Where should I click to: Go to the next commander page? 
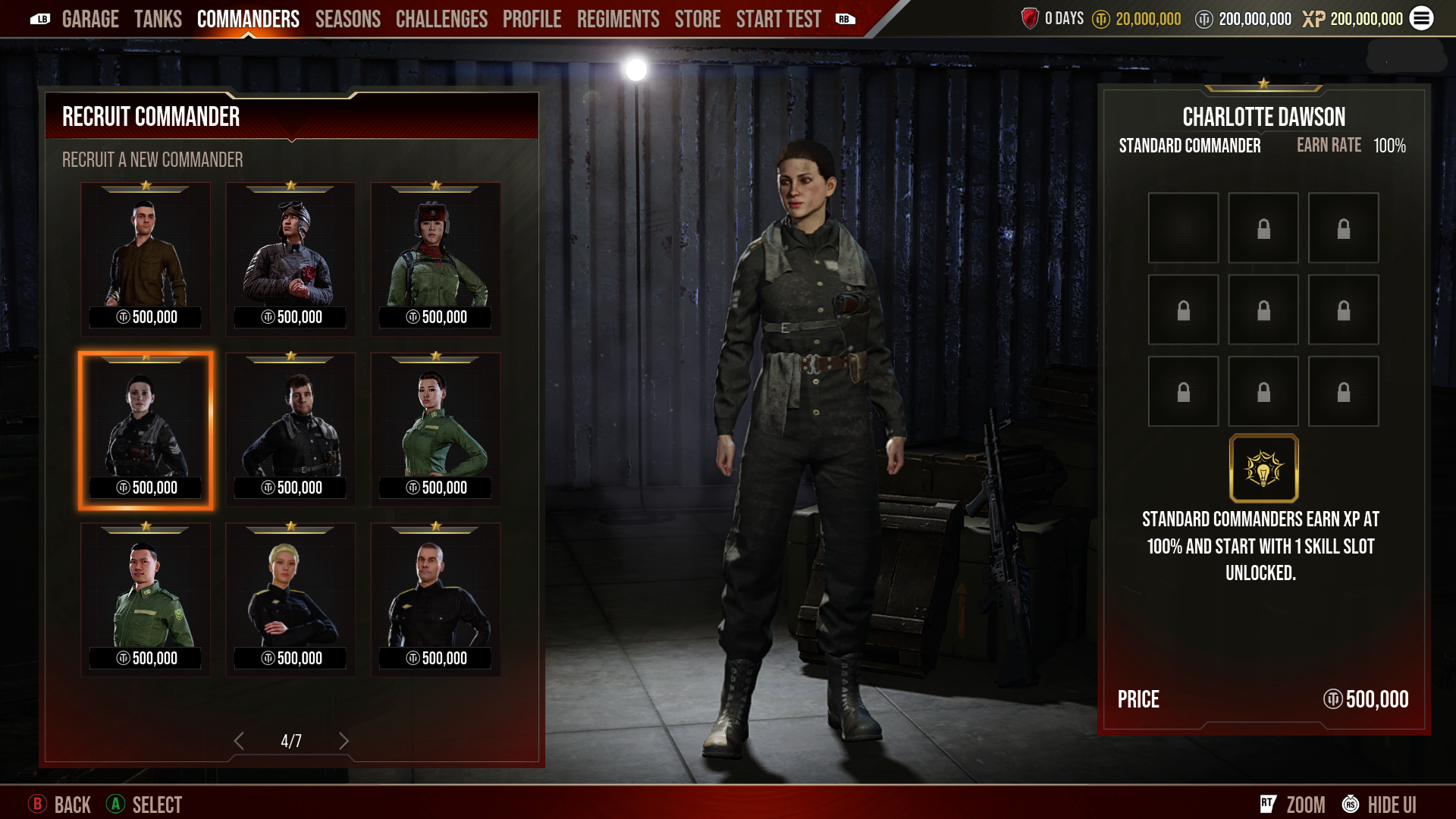coord(345,740)
